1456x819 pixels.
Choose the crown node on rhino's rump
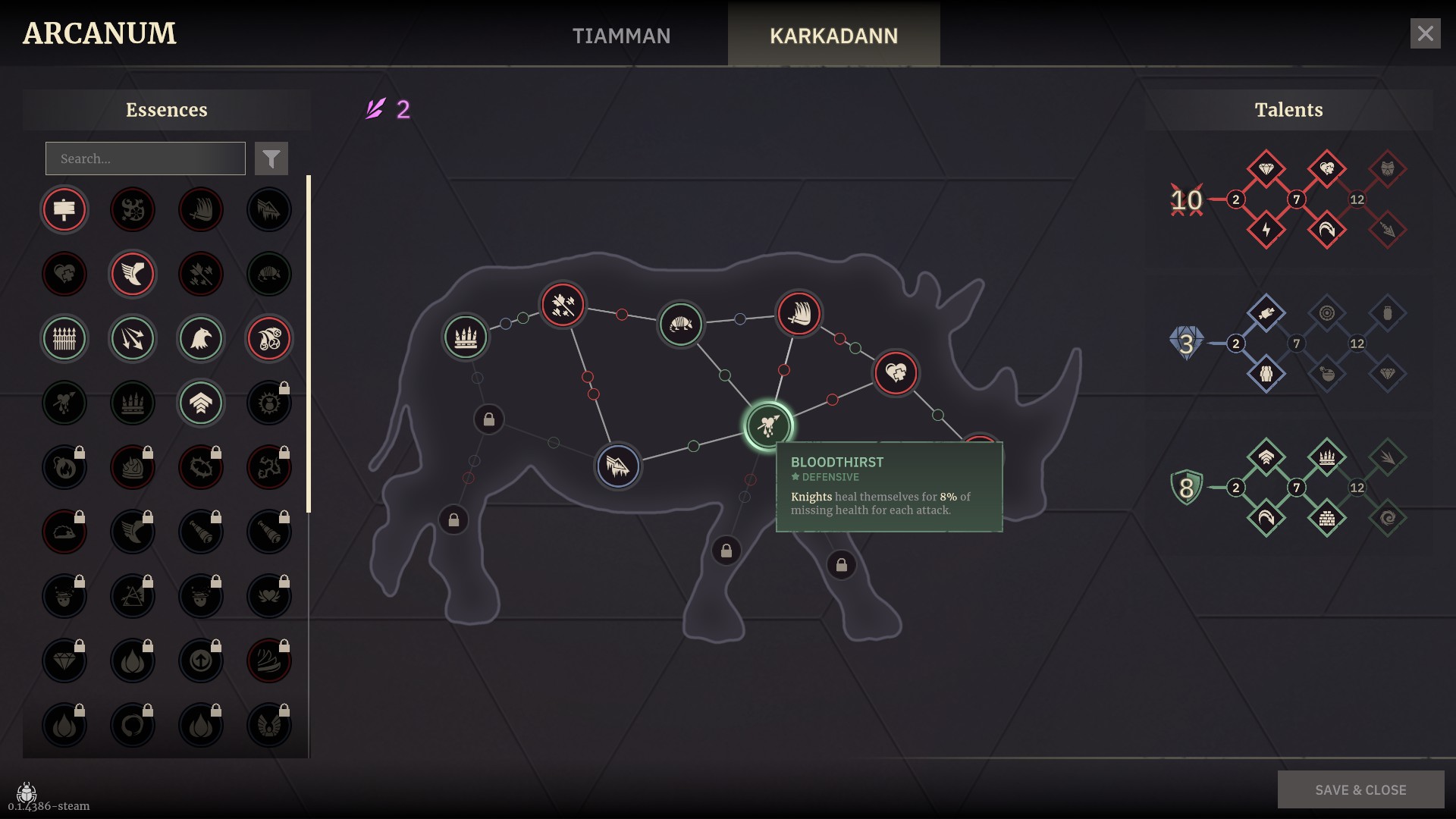tap(465, 336)
